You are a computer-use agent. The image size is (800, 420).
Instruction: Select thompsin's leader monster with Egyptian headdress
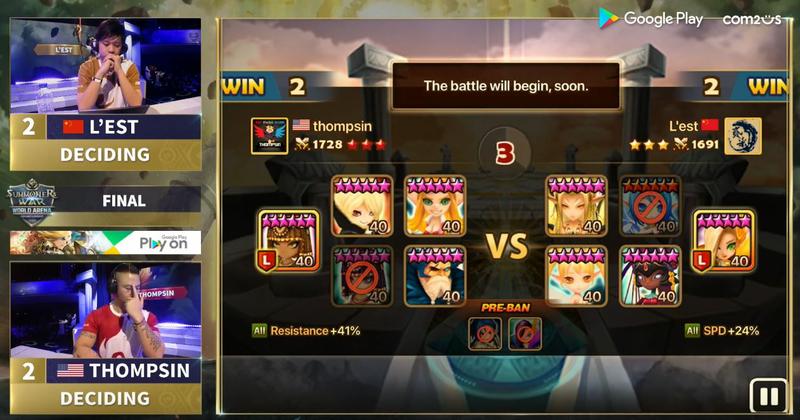coord(290,241)
